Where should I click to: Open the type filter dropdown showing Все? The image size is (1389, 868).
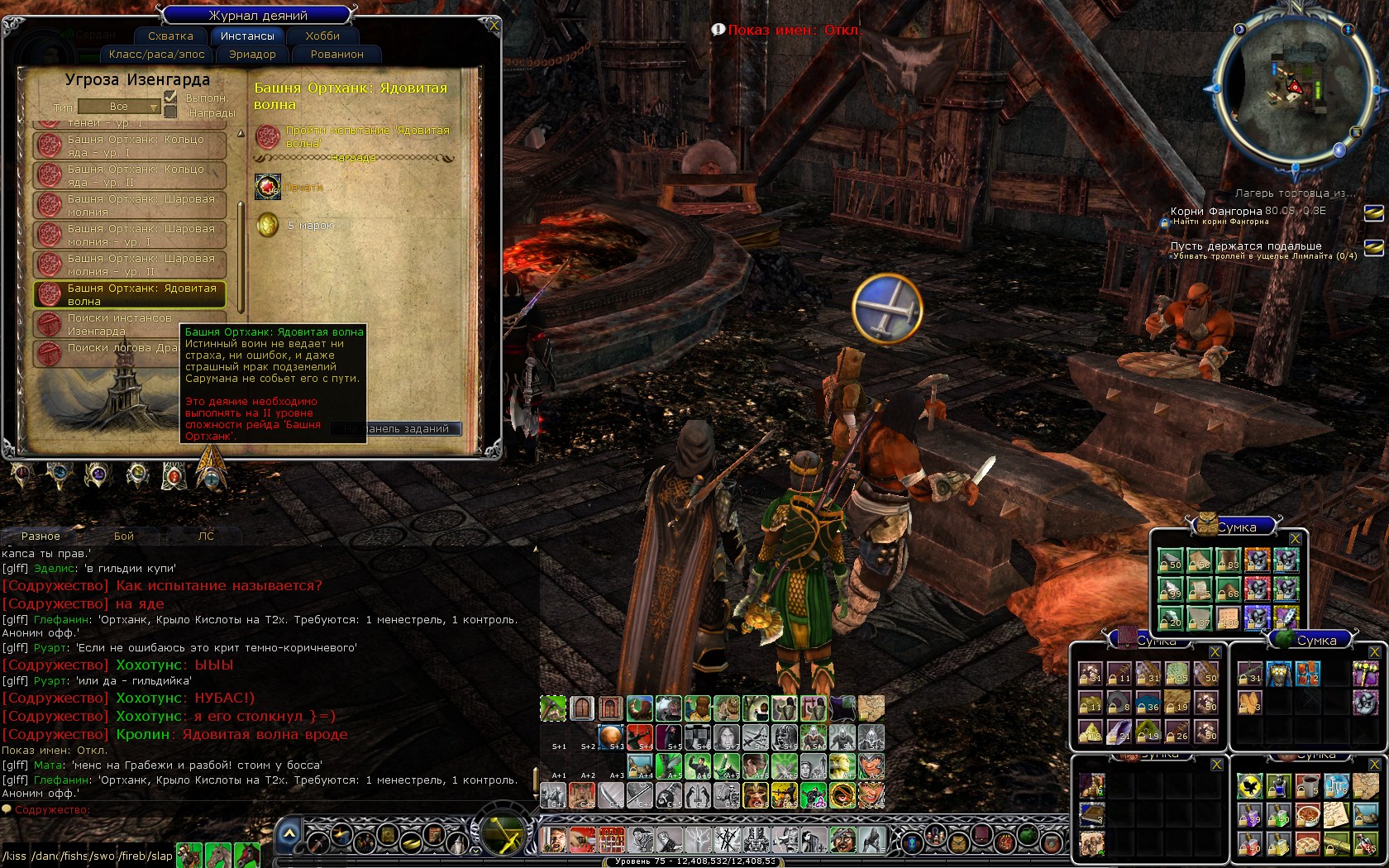click(119, 107)
